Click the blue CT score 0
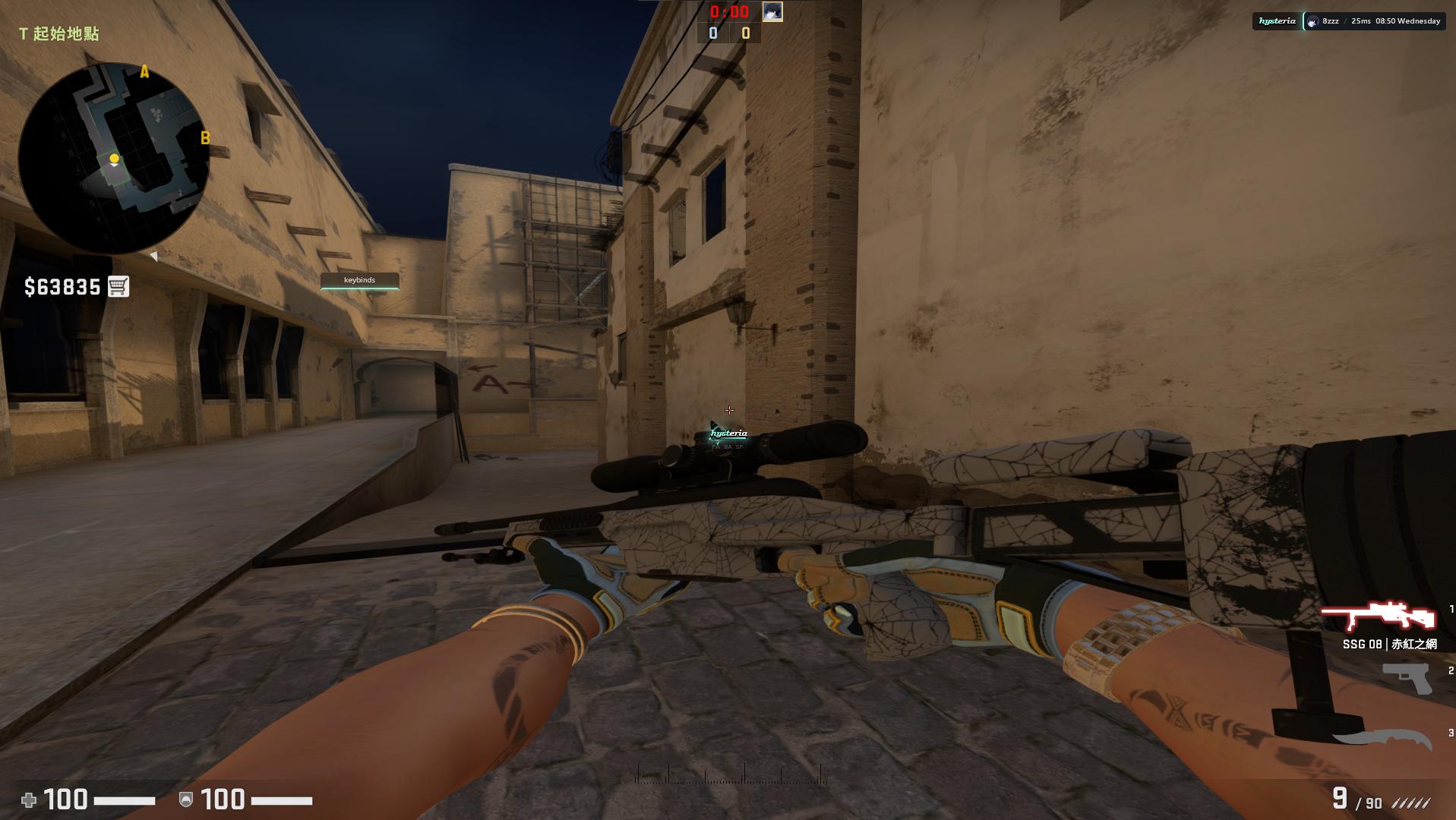Viewport: 1456px width, 820px height. click(712, 33)
